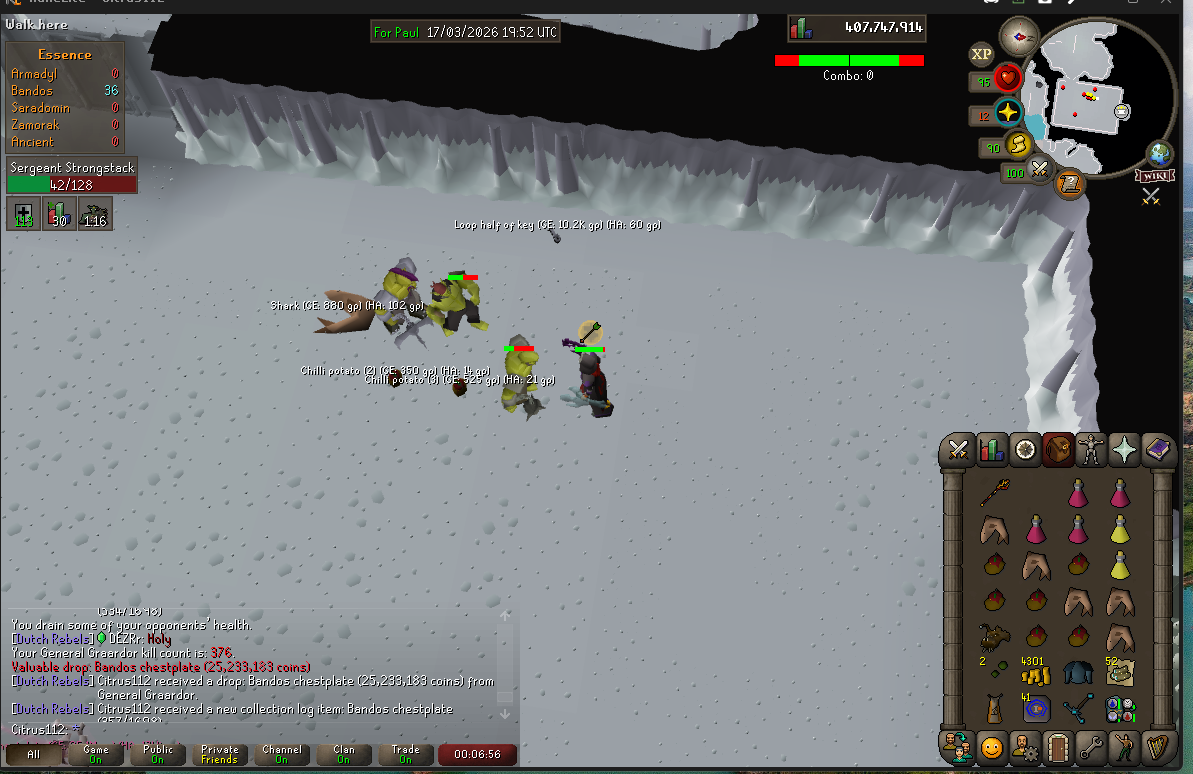Open the Spellbook tab
Image resolution: width=1193 pixels, height=774 pixels.
pyautogui.click(x=1157, y=451)
